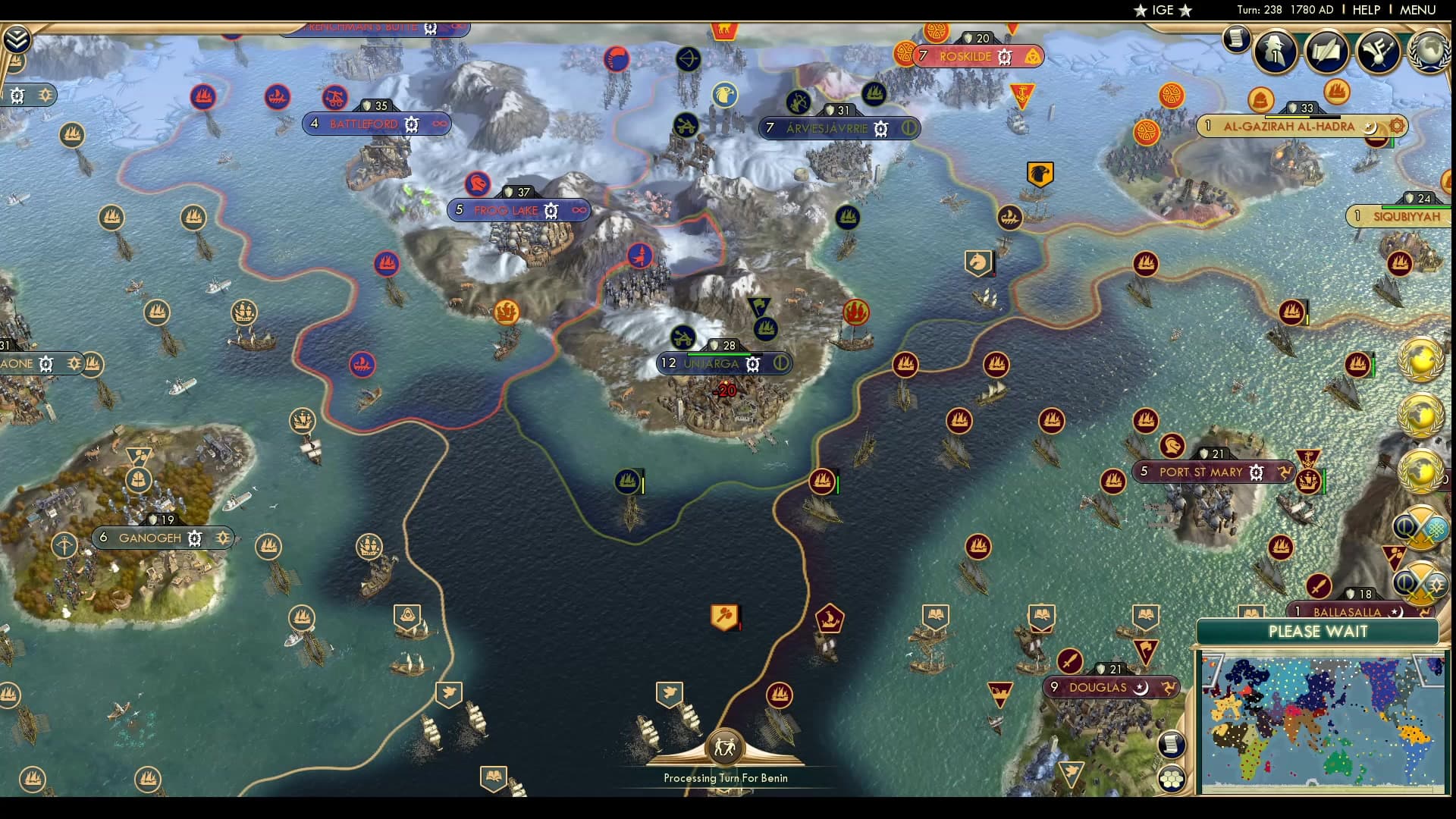This screenshot has height=819, width=1456.
Task: Open the Diplomacy Overview scroll-and-quill icon
Action: pyautogui.click(x=1327, y=53)
